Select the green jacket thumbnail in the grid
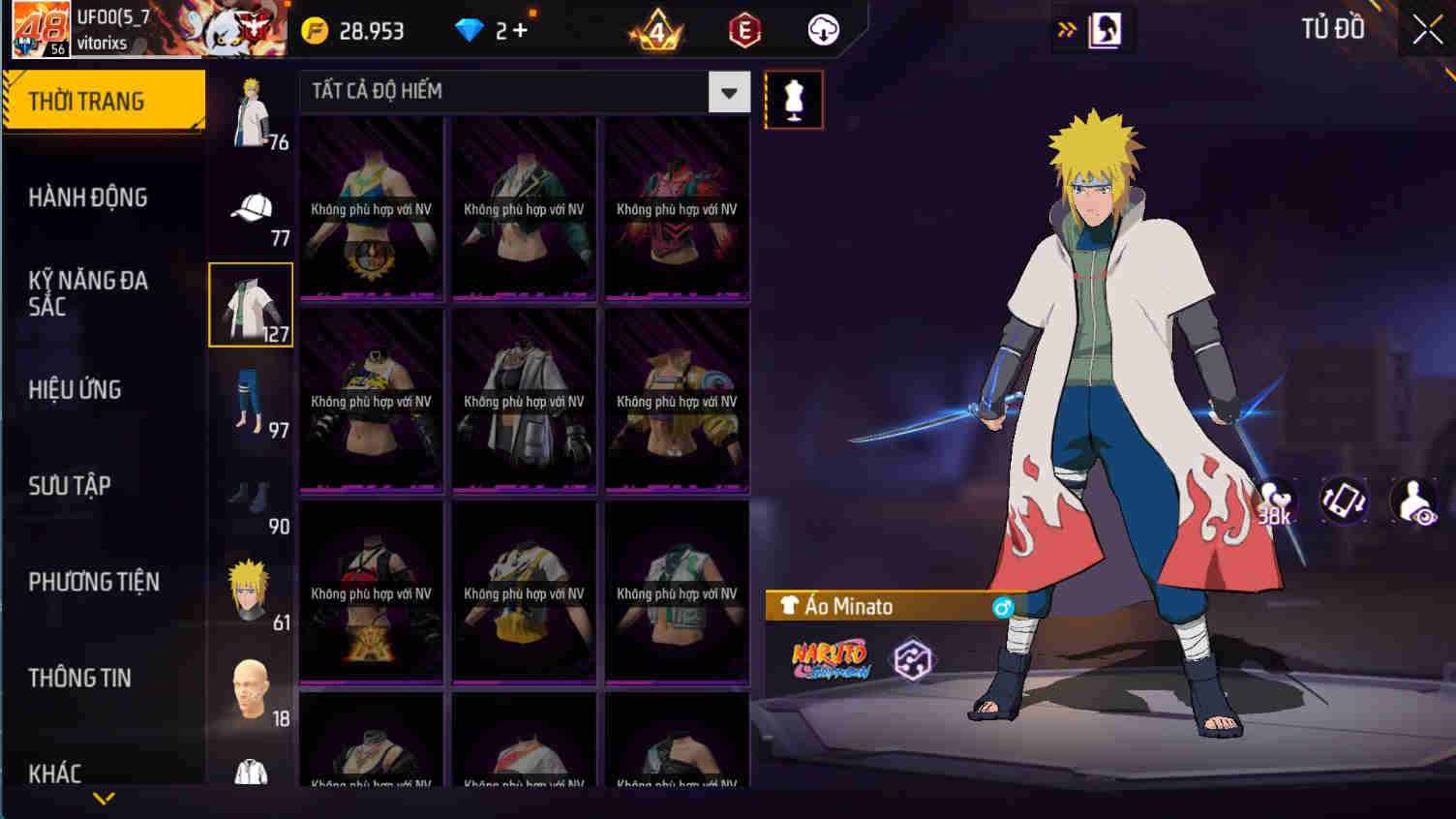Image resolution: width=1456 pixels, height=819 pixels. (524, 206)
